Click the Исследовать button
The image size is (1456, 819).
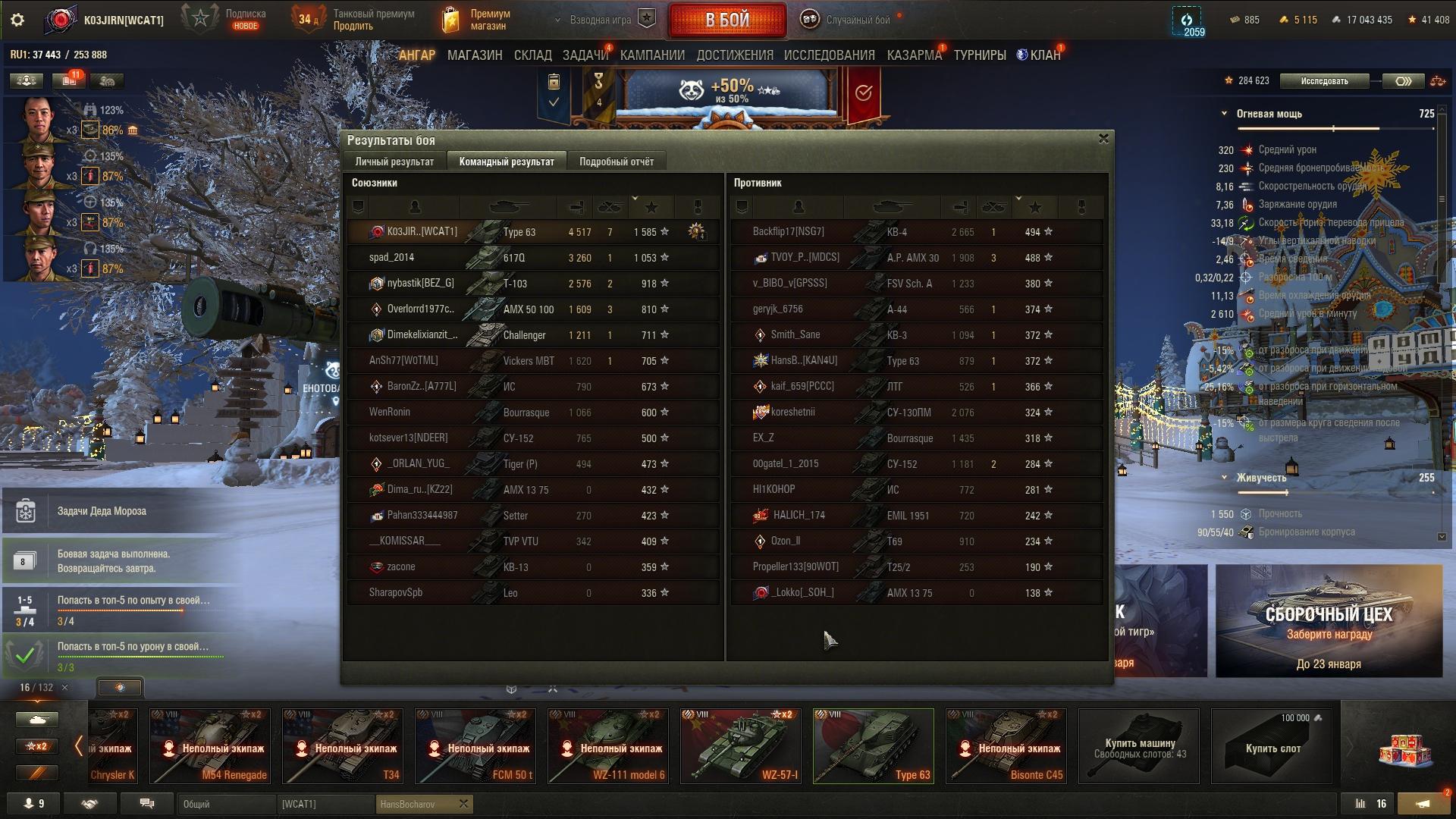pyautogui.click(x=1324, y=81)
